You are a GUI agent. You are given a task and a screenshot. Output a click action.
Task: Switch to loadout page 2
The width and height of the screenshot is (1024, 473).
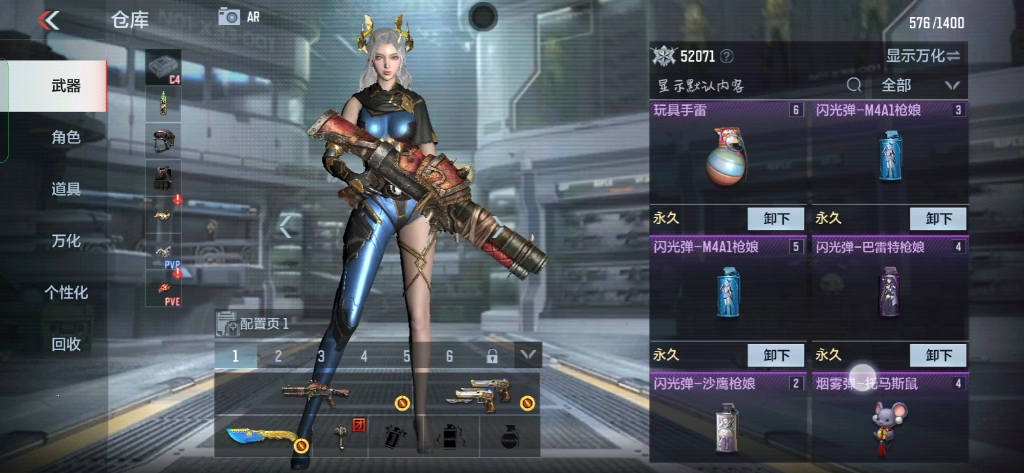point(278,356)
